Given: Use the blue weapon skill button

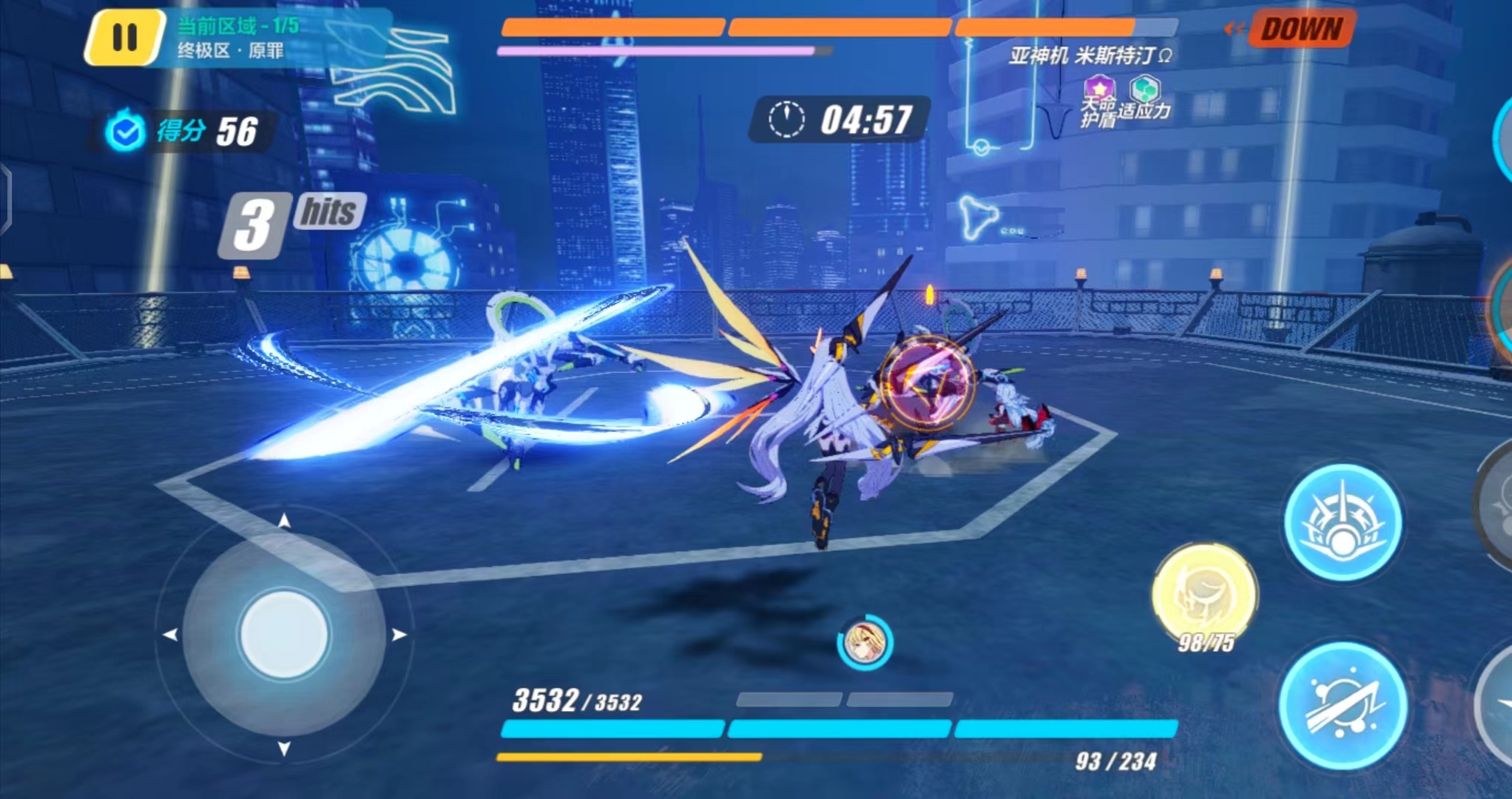Looking at the screenshot, I should pyautogui.click(x=1343, y=522).
